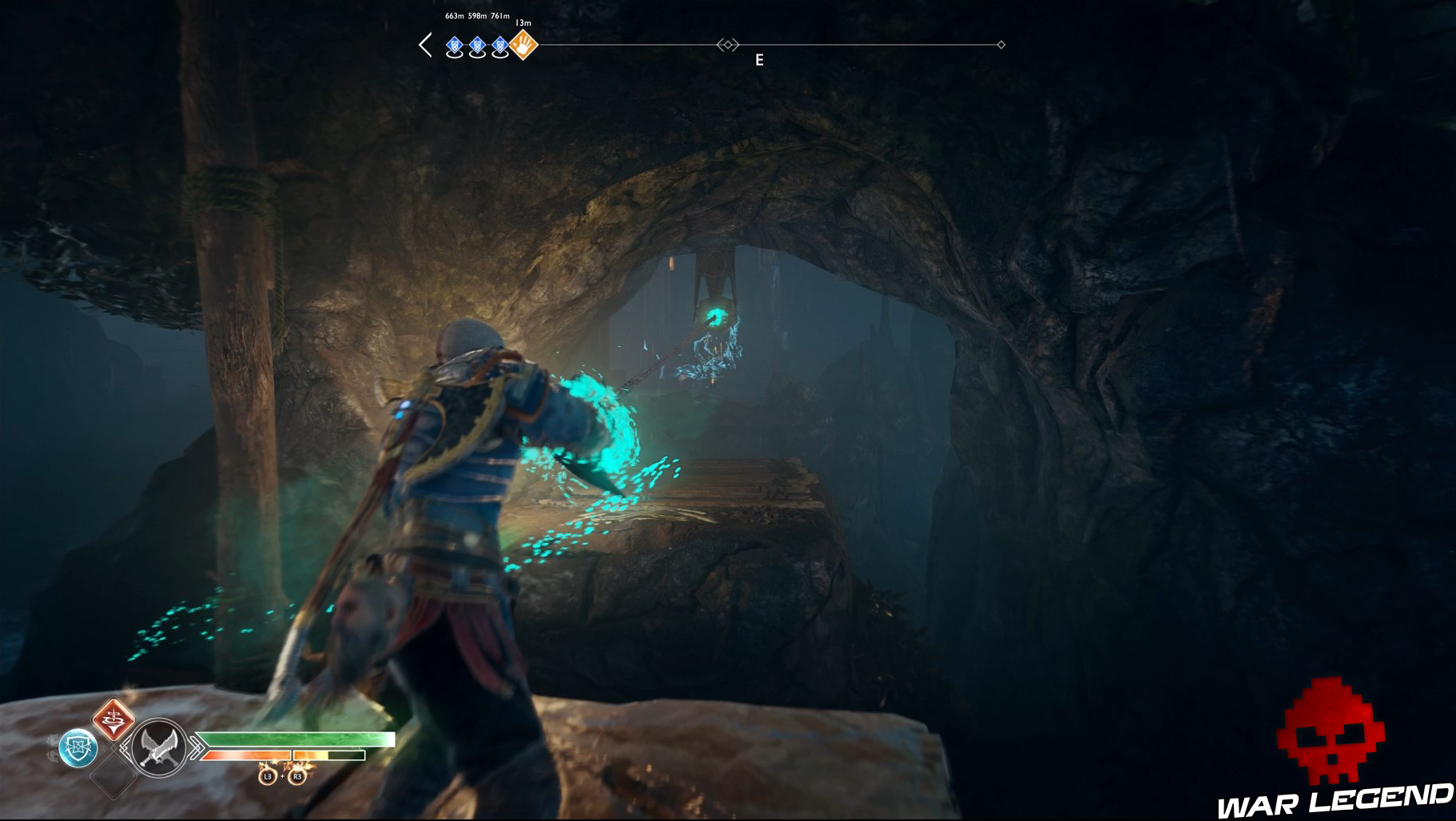1456x821 pixels.
Task: Click the 13m distance label
Action: pos(523,23)
